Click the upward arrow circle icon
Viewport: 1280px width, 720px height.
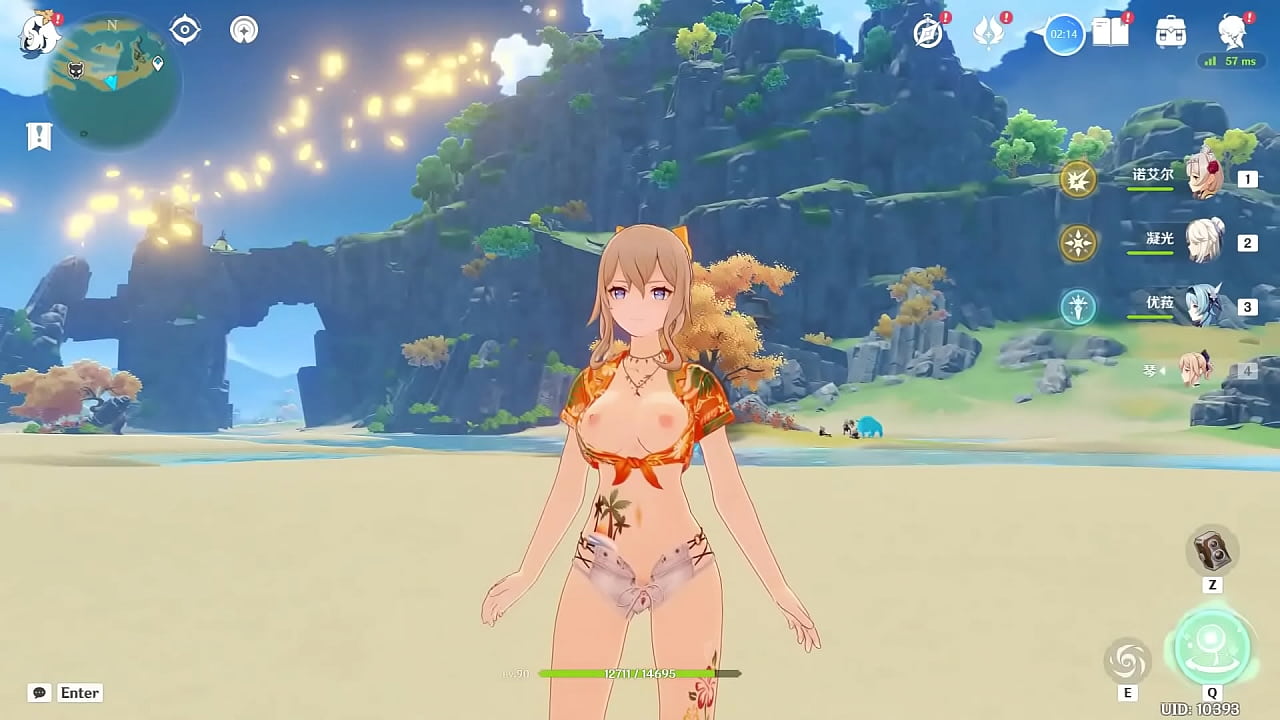coord(243,30)
